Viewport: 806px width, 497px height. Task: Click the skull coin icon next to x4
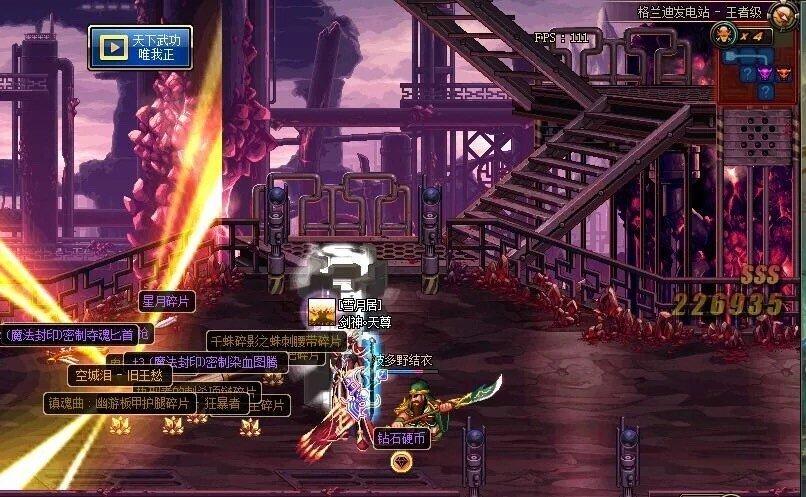(725, 35)
